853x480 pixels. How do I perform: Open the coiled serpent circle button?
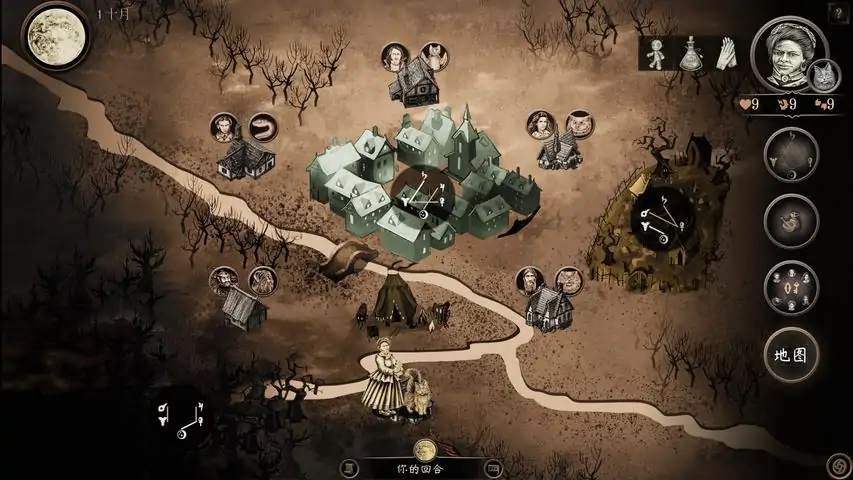pos(791,220)
